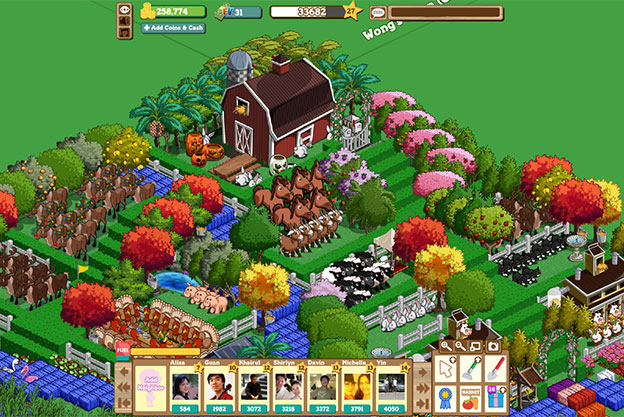Image resolution: width=624 pixels, height=417 pixels.
Task: Pick neighbor Michelle's portrait
Action: (x=354, y=386)
